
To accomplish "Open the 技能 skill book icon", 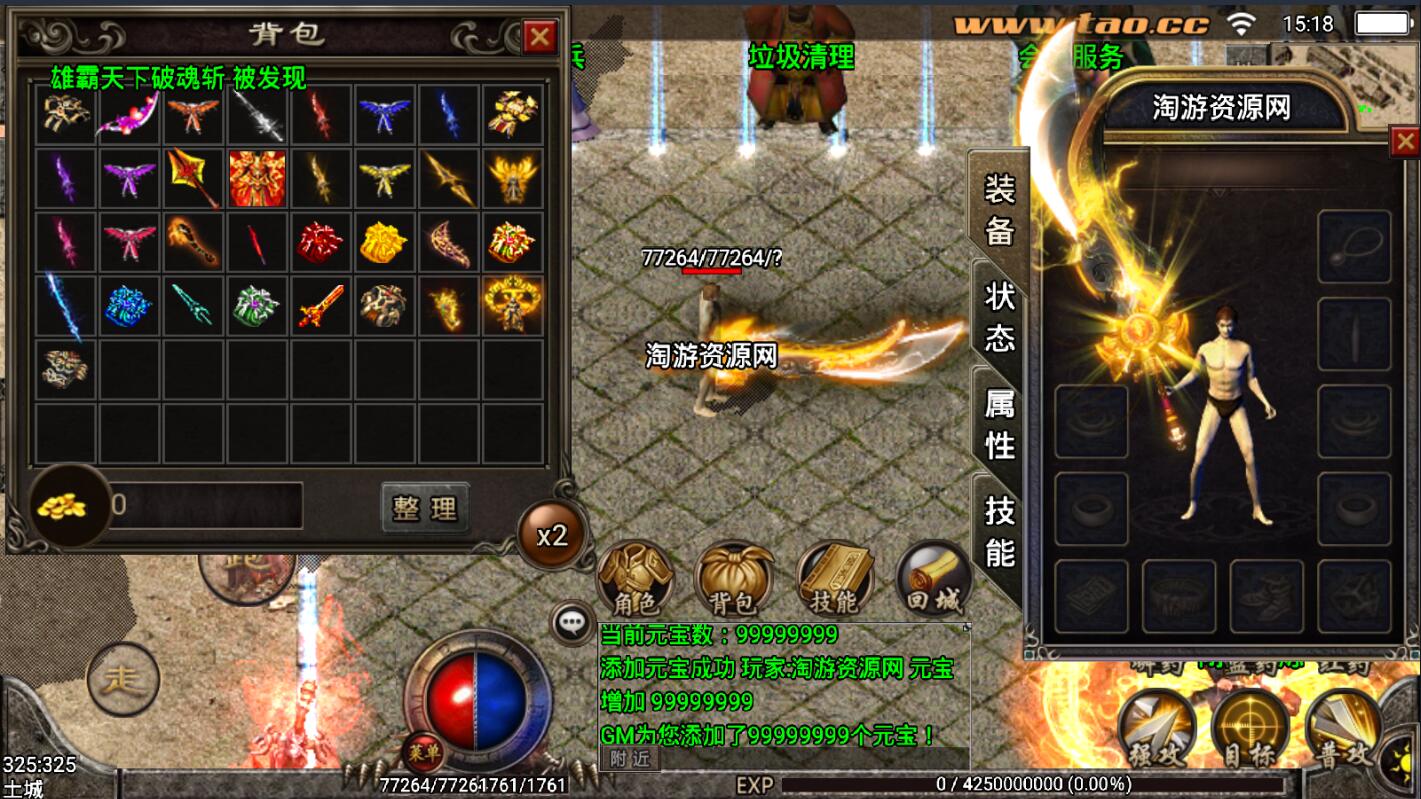I will 834,580.
